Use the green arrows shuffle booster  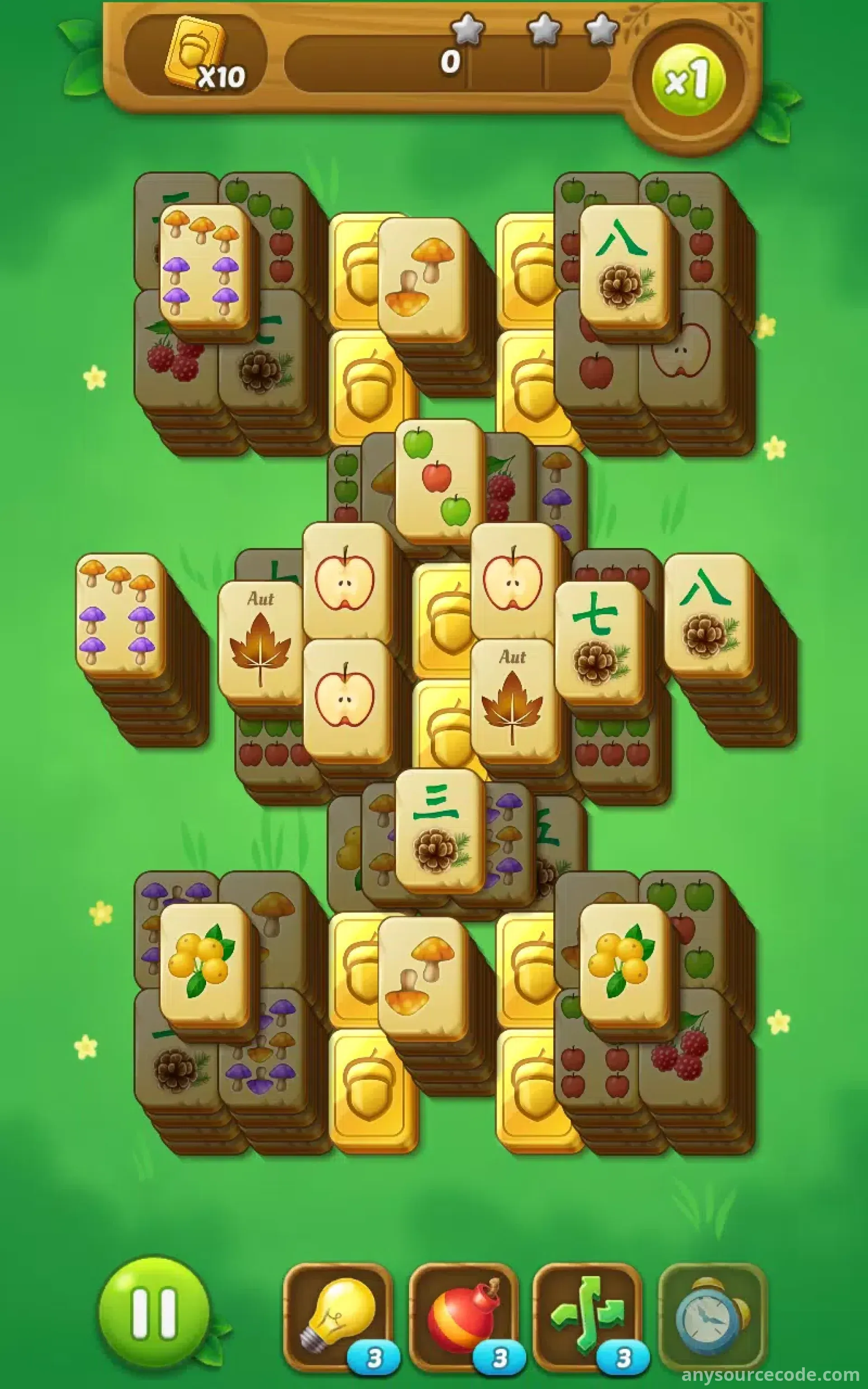click(587, 1316)
